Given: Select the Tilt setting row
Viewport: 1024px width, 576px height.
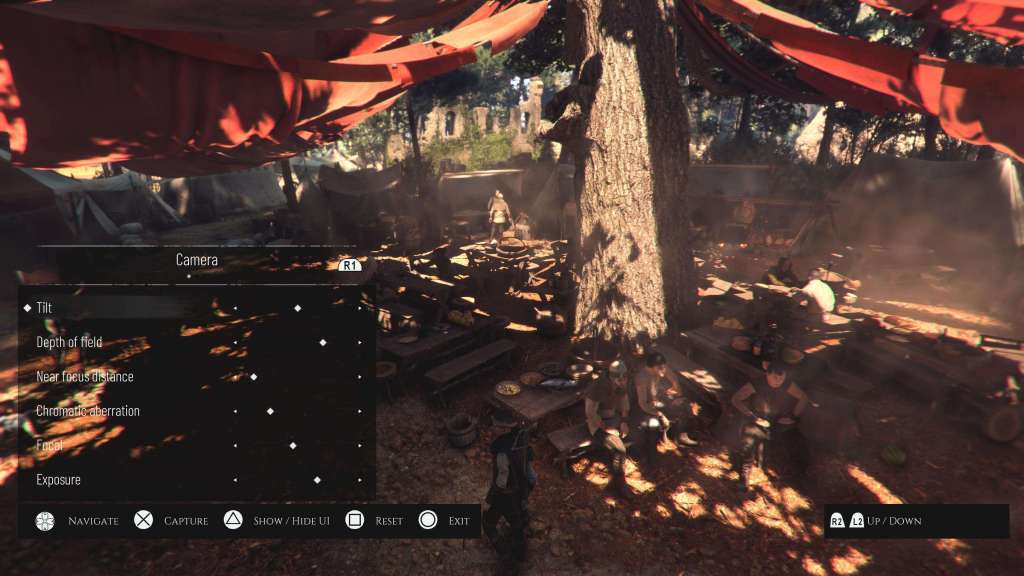Looking at the screenshot, I should (45, 308).
